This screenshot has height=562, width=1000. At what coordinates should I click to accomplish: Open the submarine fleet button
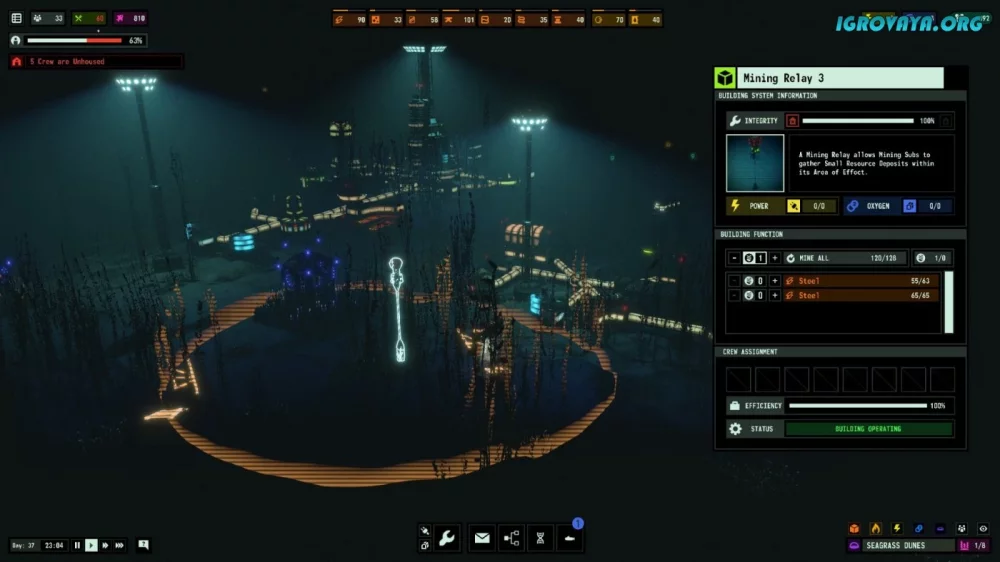pos(569,538)
